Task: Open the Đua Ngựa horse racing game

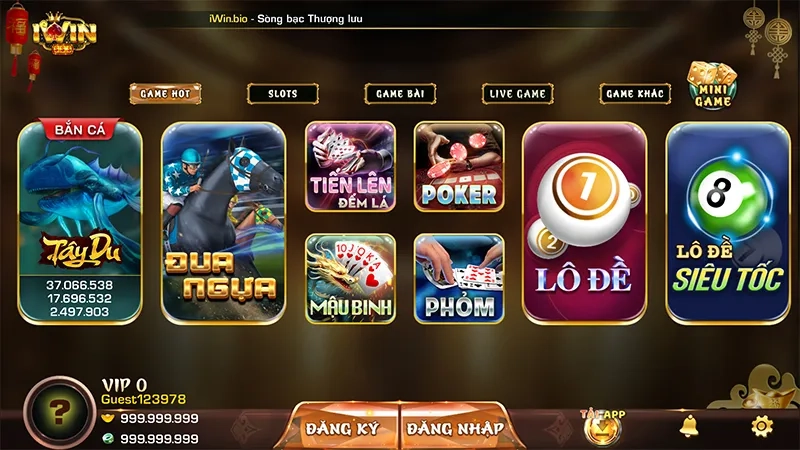Action: pyautogui.click(x=223, y=222)
